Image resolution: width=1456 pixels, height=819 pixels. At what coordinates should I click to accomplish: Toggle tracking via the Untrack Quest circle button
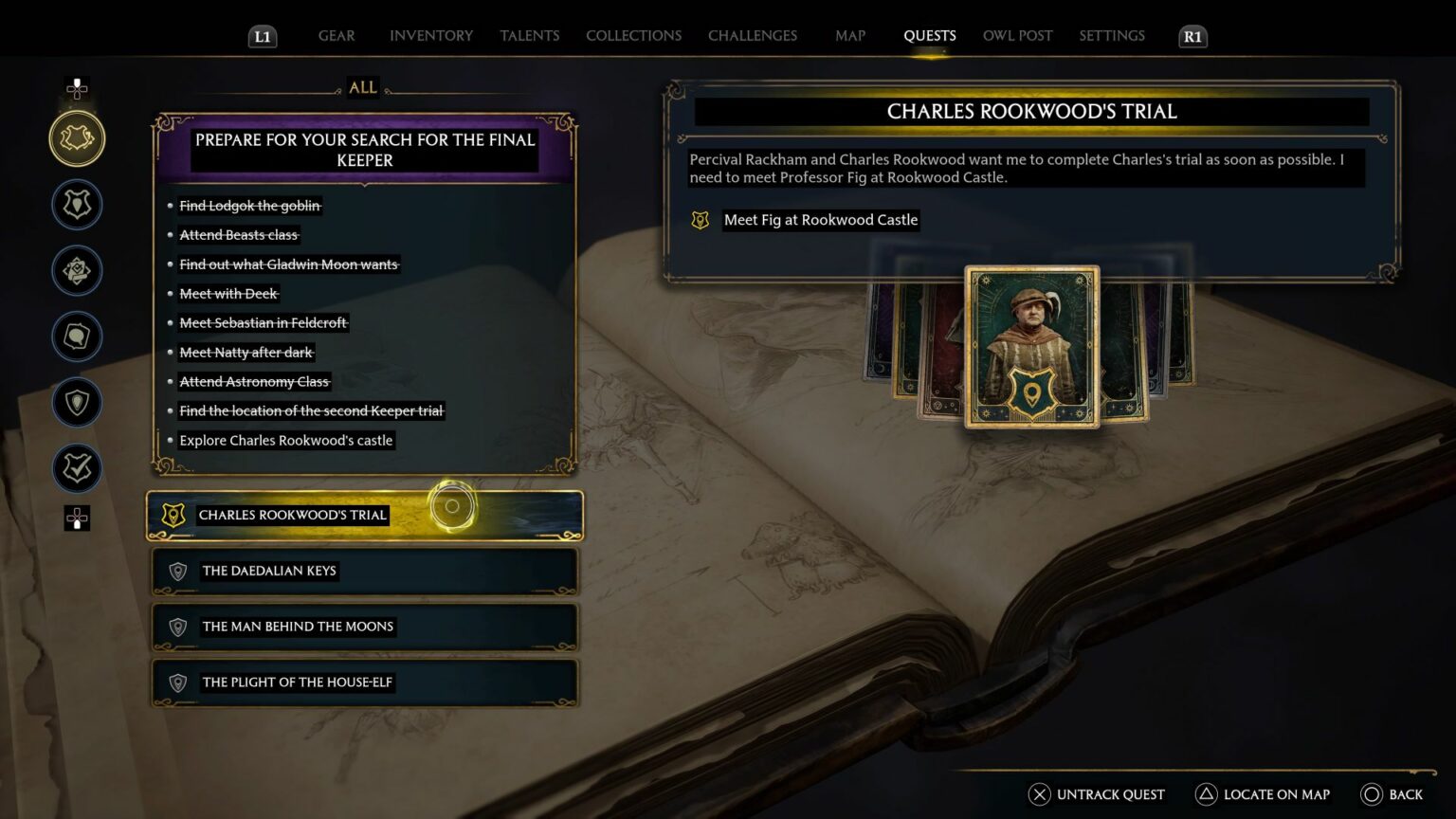point(1039,794)
